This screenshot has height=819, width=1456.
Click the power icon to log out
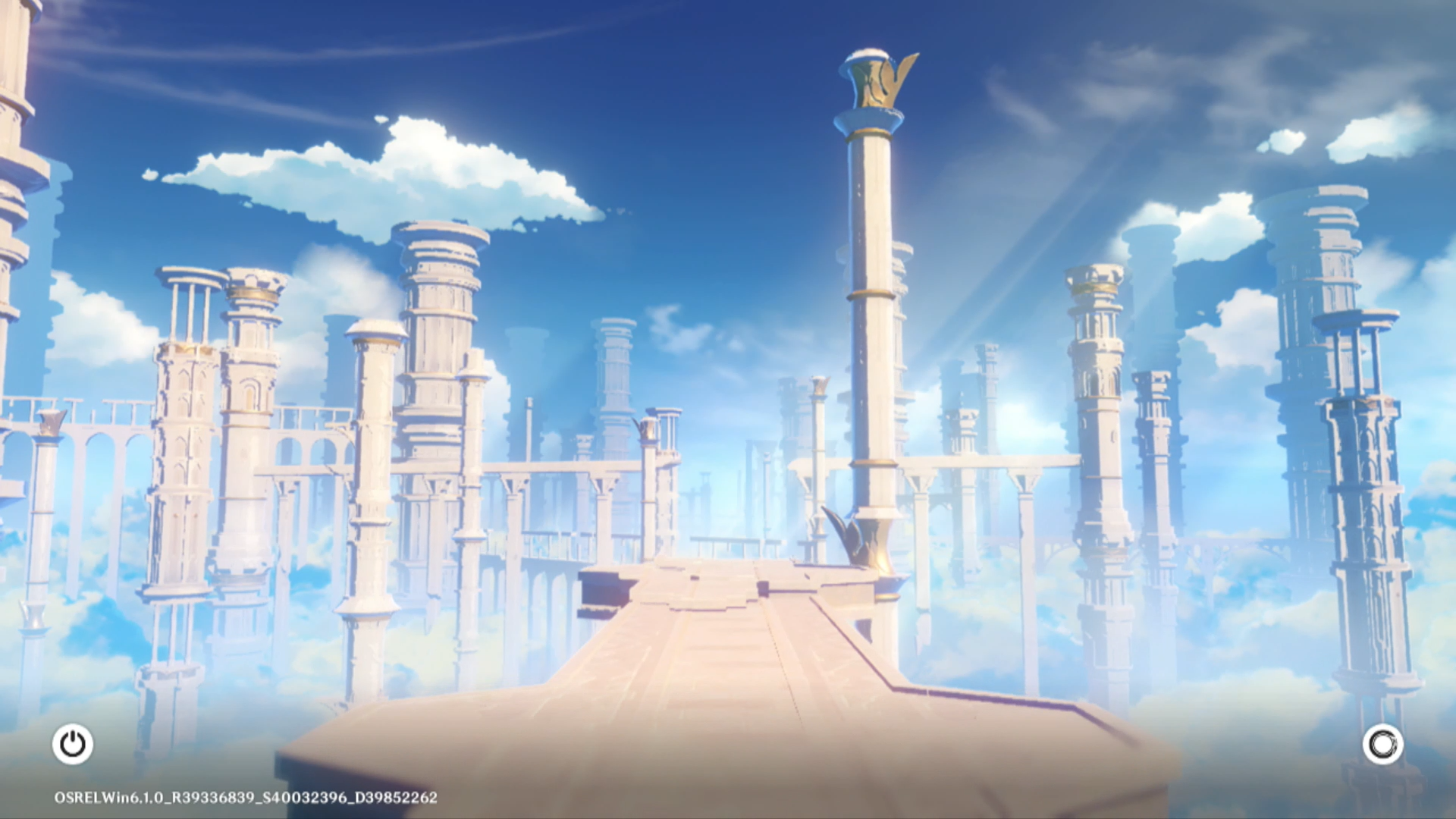click(73, 744)
